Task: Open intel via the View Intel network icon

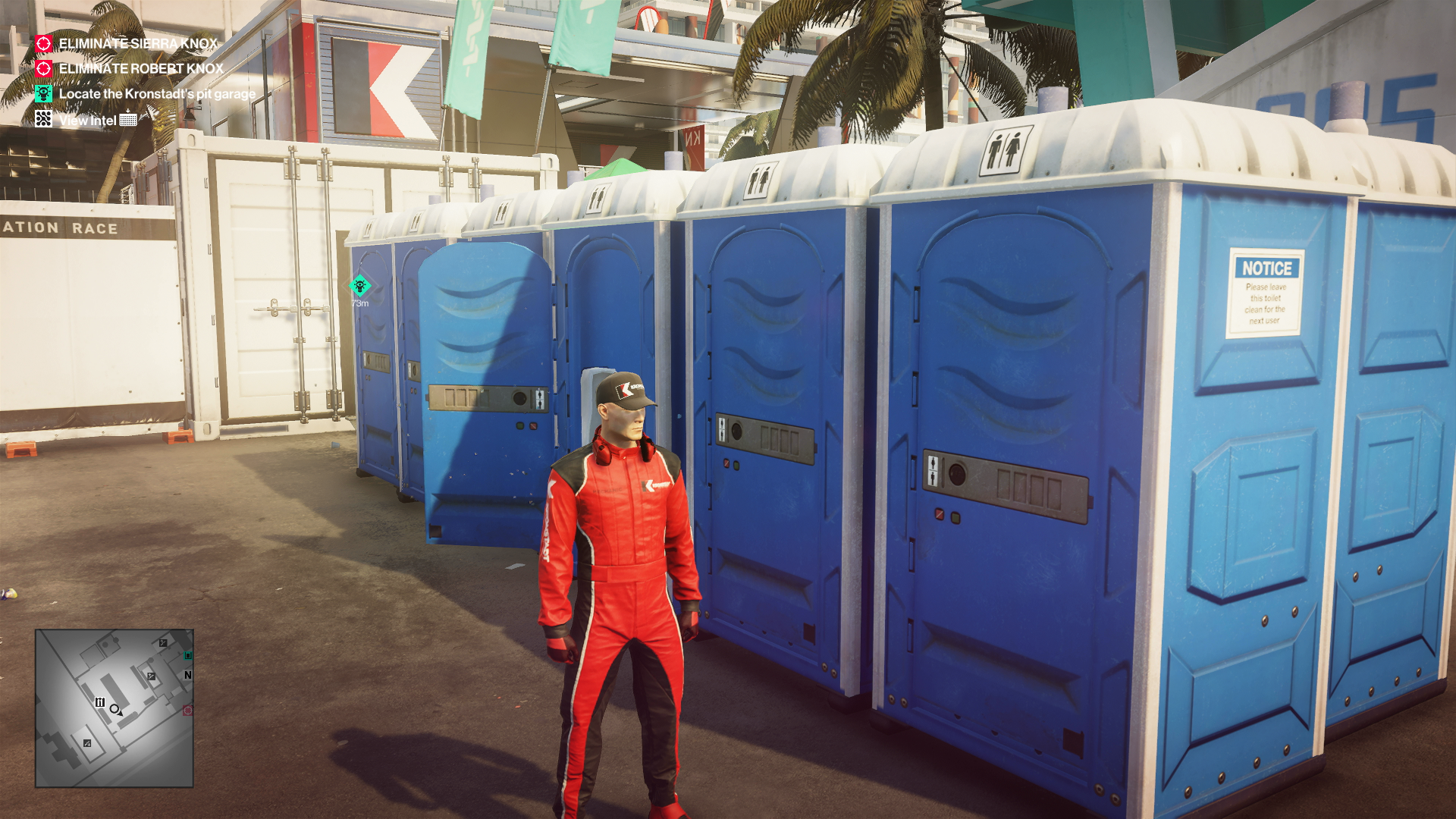Action: [43, 120]
